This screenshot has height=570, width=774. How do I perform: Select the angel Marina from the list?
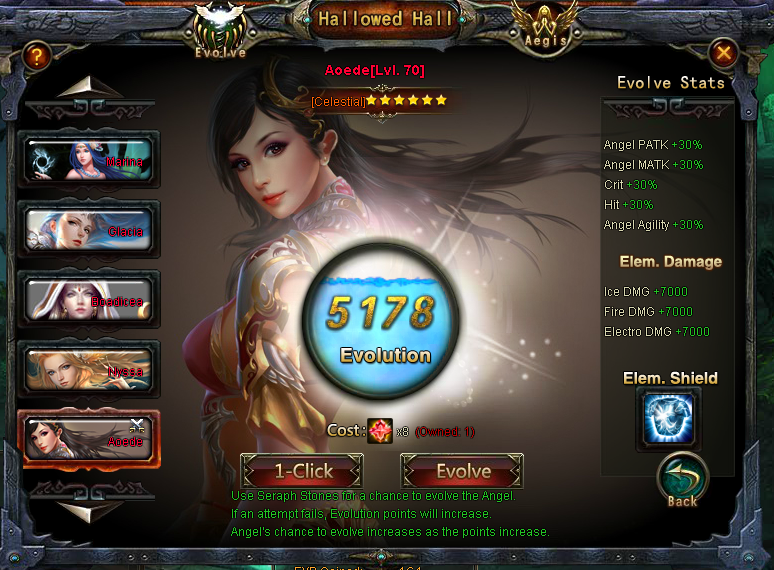point(89,160)
